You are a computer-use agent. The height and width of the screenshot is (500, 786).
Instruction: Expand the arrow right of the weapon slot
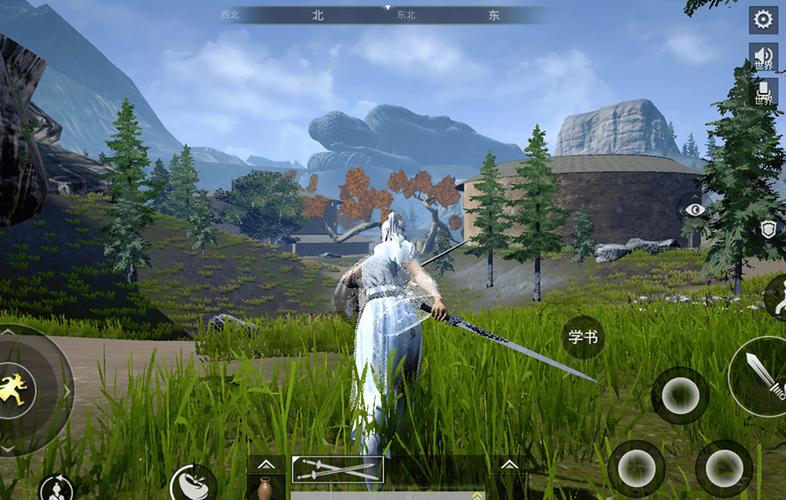(509, 464)
